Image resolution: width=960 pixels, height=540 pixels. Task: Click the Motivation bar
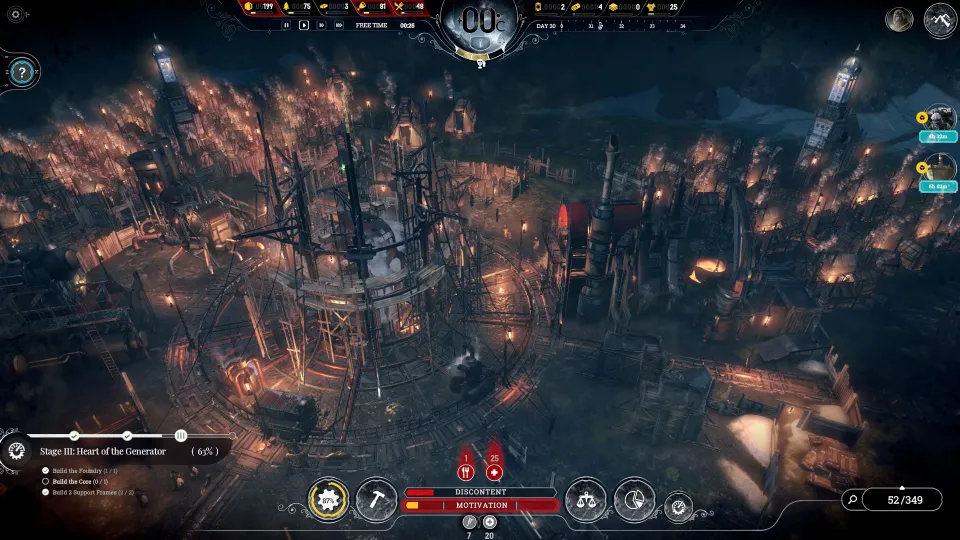click(480, 506)
